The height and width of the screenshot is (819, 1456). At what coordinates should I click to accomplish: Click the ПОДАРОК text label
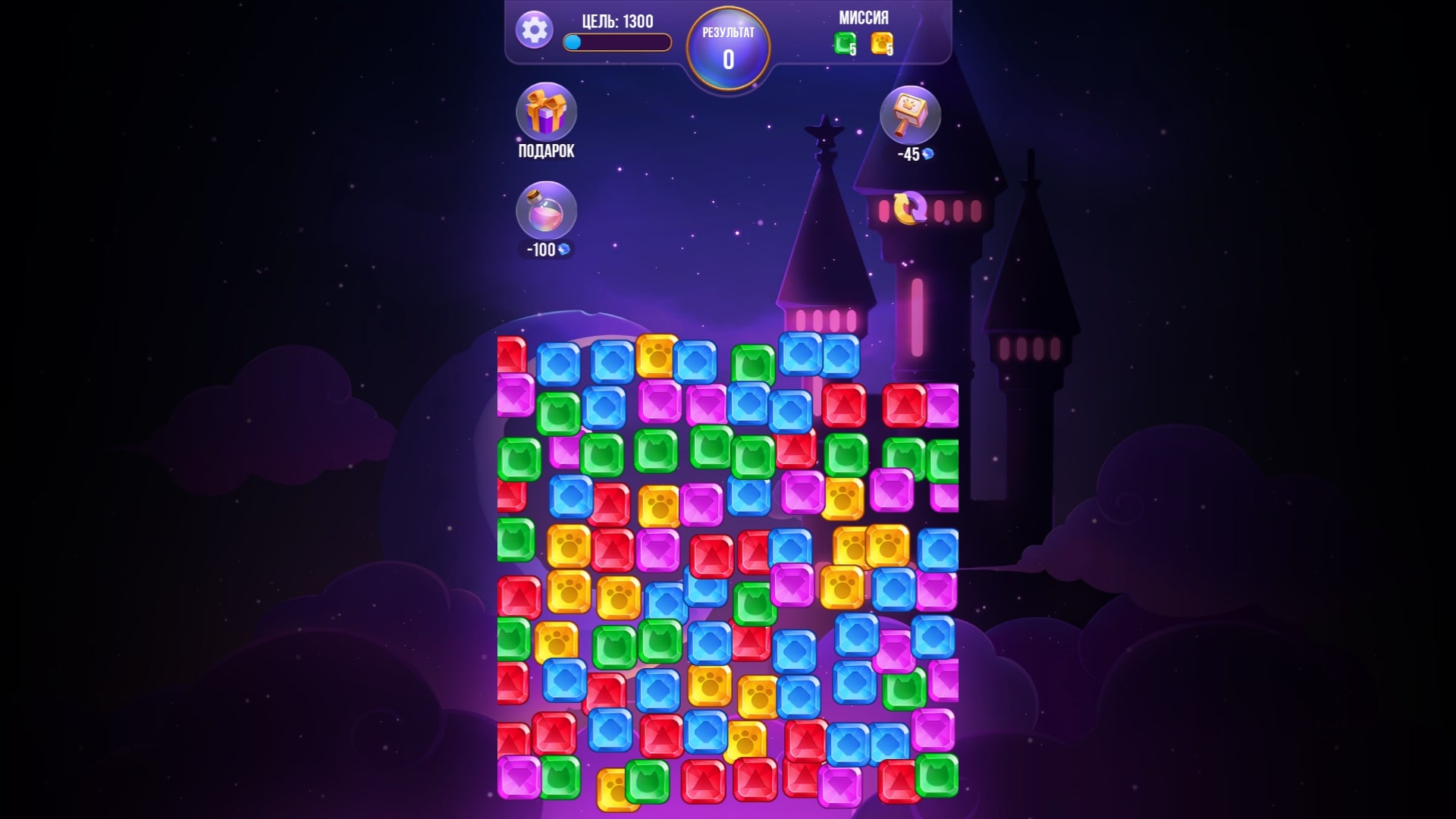(x=548, y=151)
